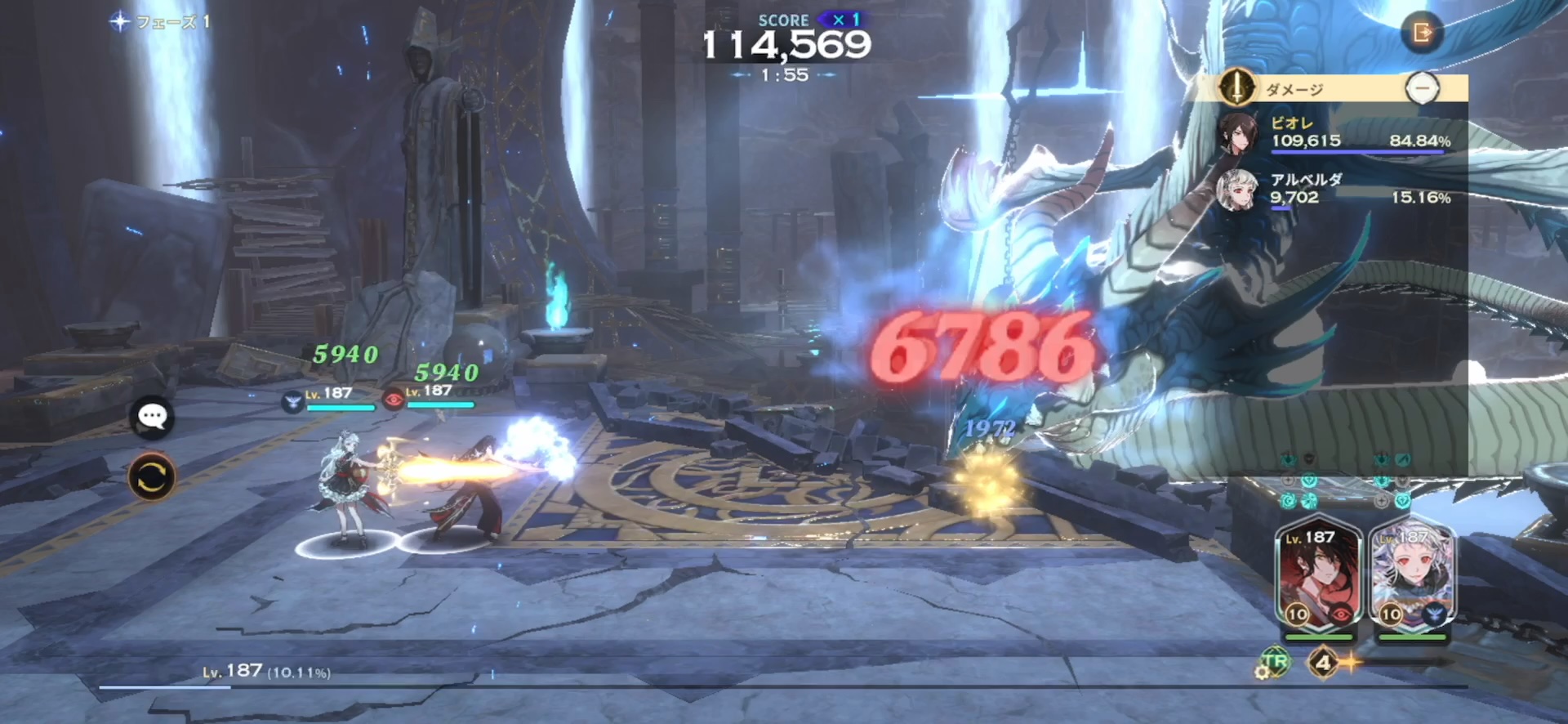Collapse the ダメージ panel with the minus button

(1422, 87)
